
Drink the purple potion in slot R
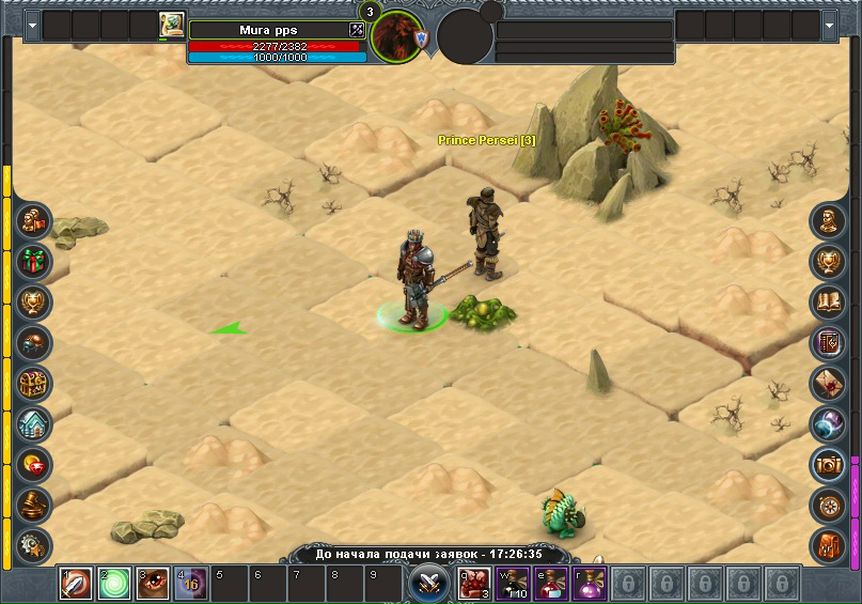click(589, 583)
